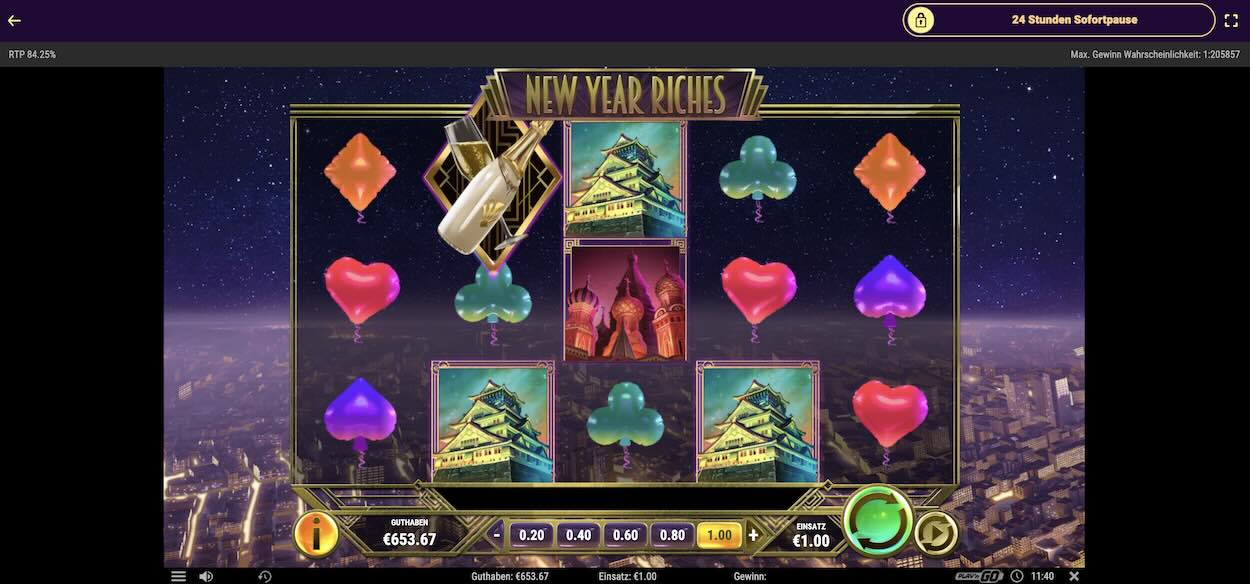This screenshot has width=1250, height=584.
Task: Decrease the bet with the minus button
Action: click(497, 535)
